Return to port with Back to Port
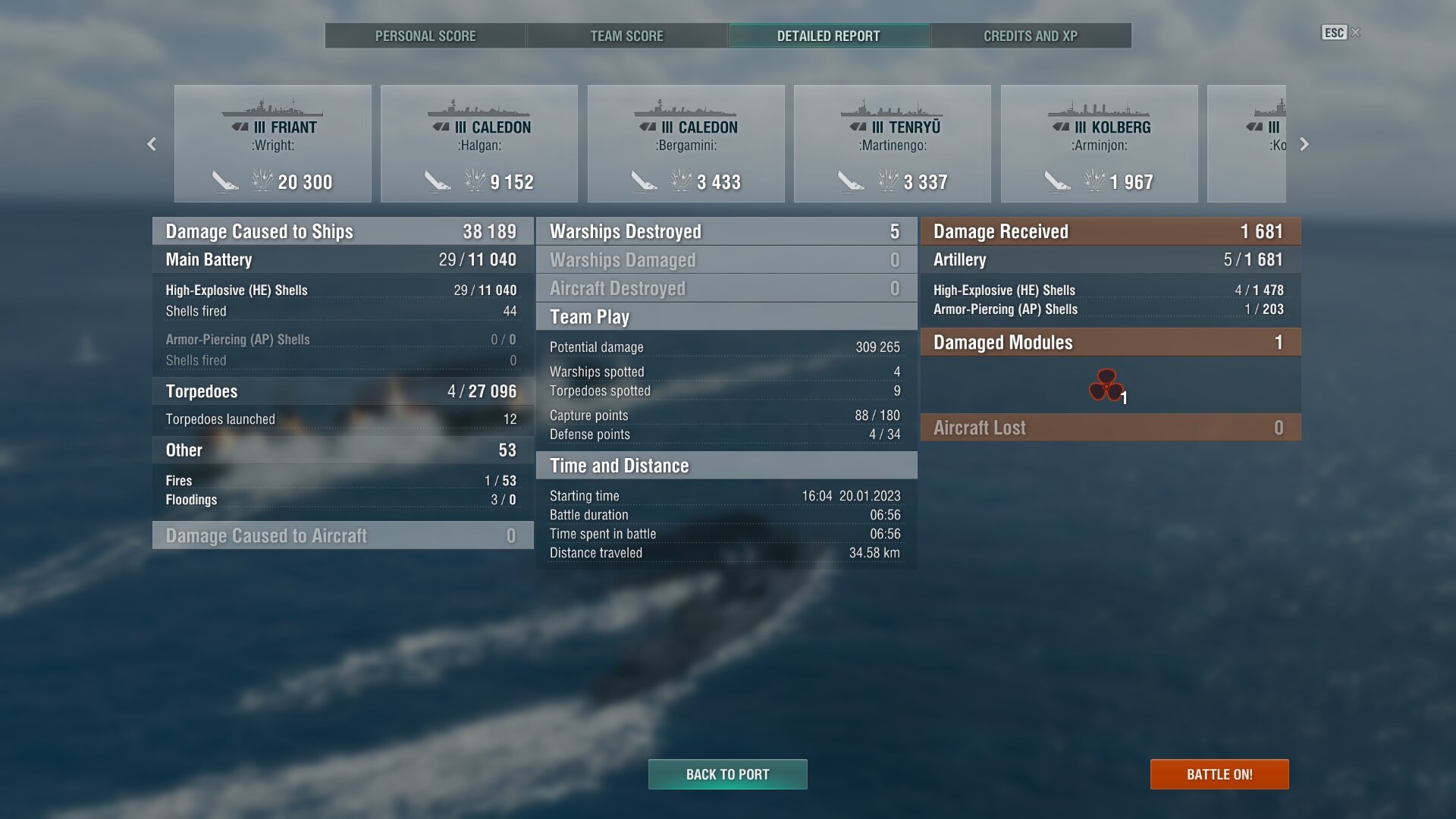Viewport: 1456px width, 819px height. (727, 774)
